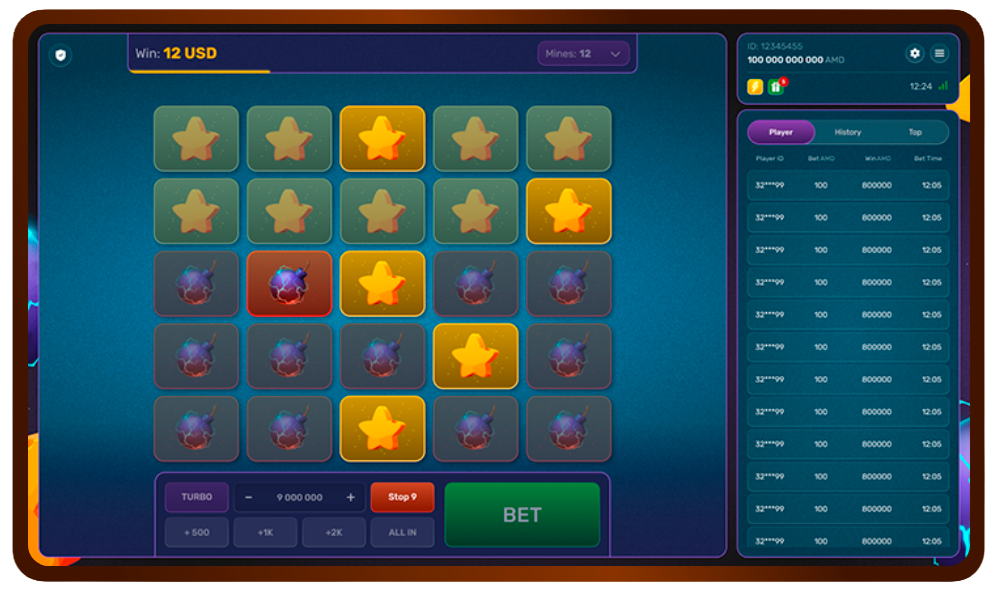The height and width of the screenshot is (596, 994).
Task: Open the green gift box icon
Action: 776,87
